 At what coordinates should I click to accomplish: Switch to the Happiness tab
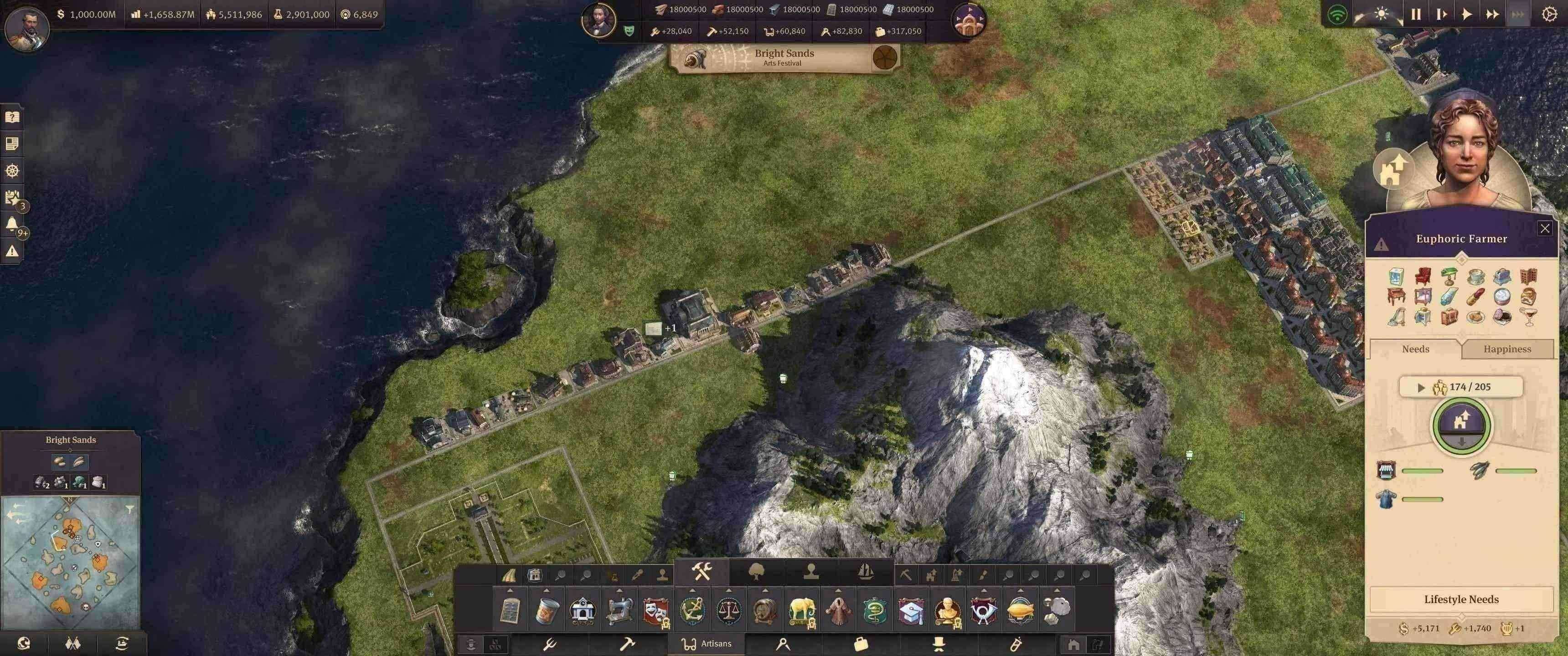(1506, 348)
